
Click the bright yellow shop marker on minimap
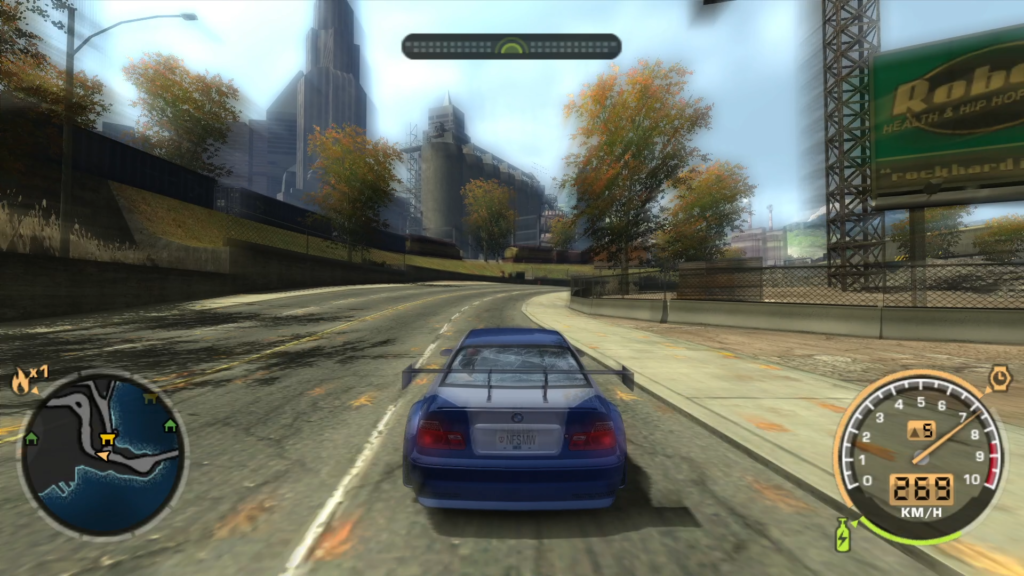click(108, 436)
